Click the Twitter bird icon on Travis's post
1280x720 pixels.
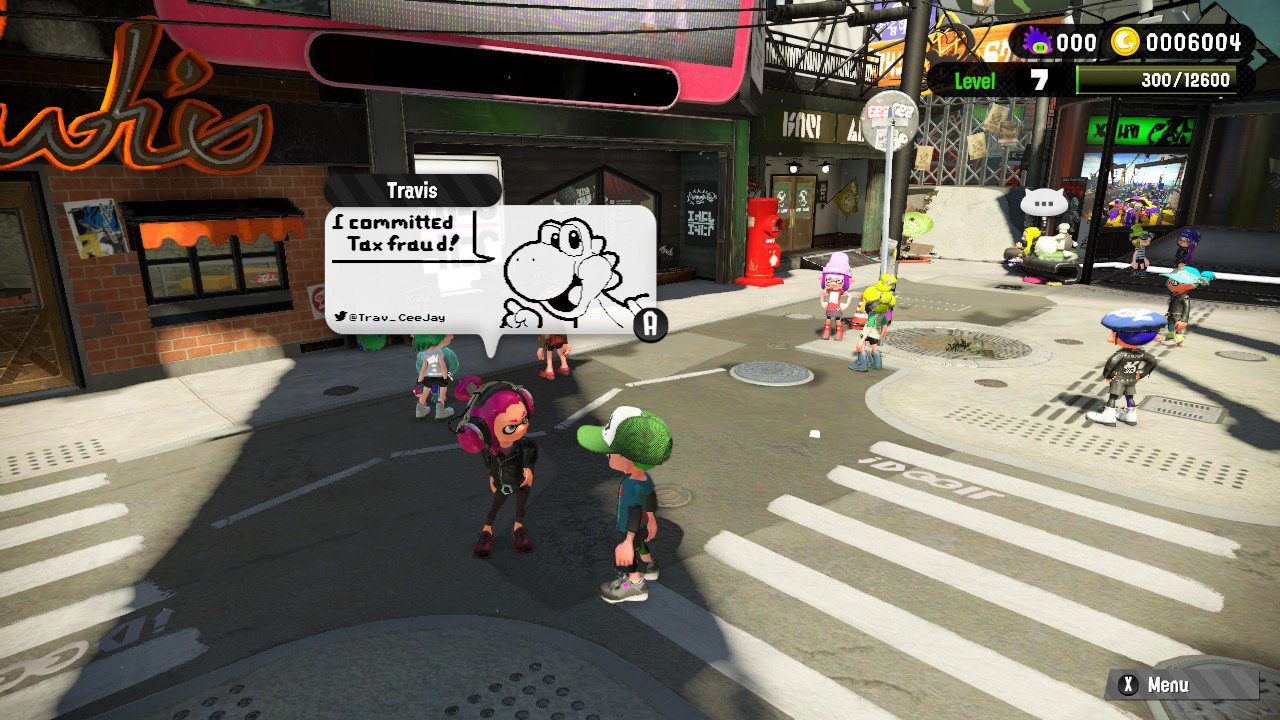click(x=340, y=314)
